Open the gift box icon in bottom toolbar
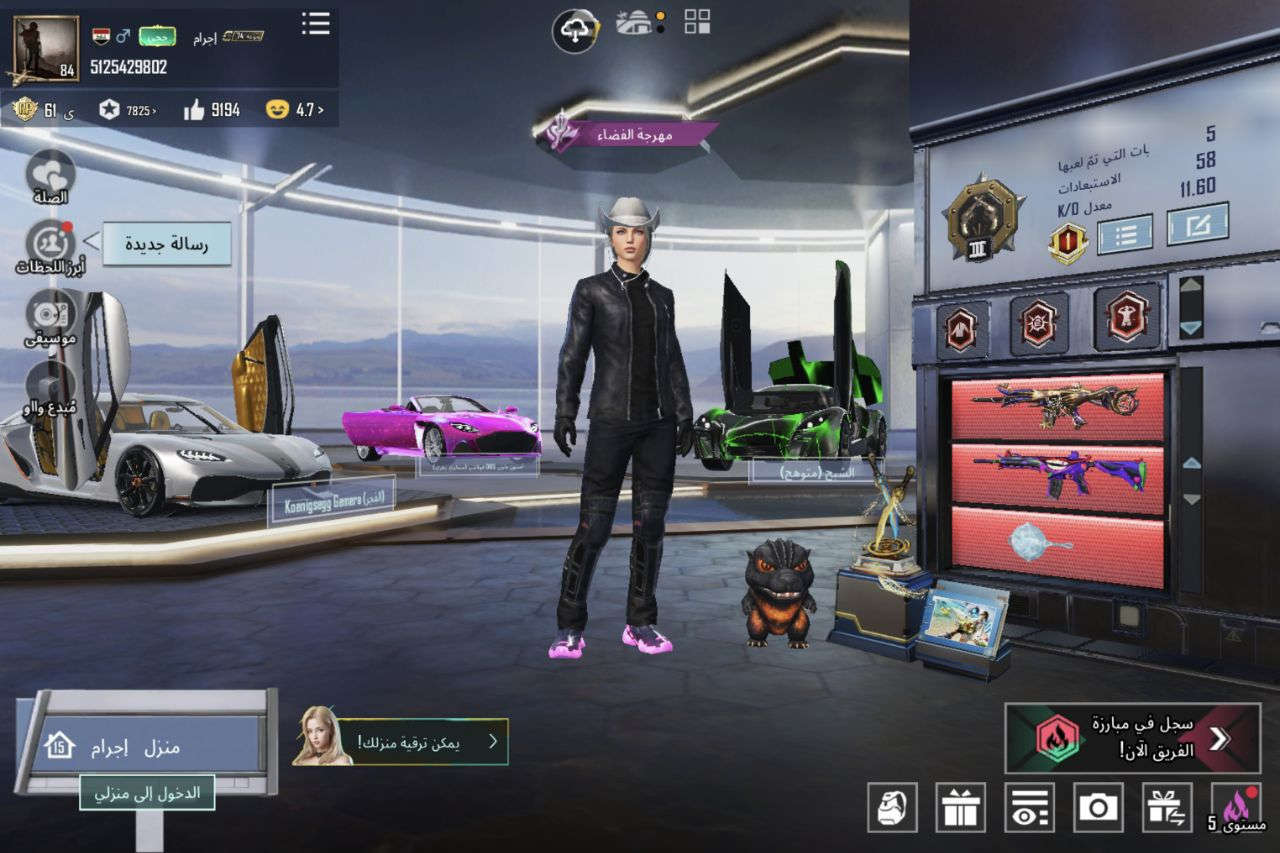This screenshot has width=1280, height=853. point(960,807)
